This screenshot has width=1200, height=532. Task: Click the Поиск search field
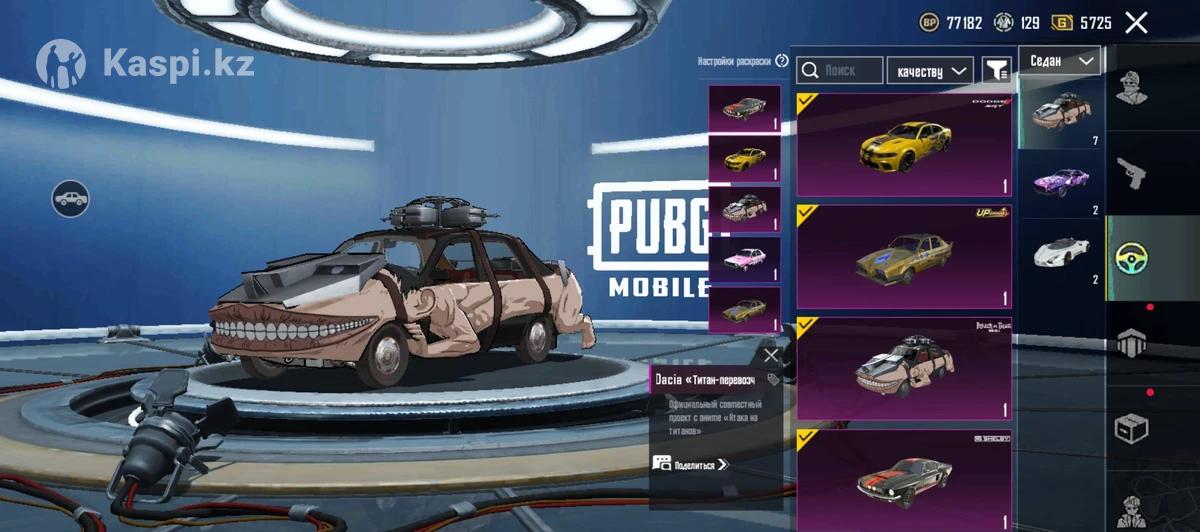840,70
